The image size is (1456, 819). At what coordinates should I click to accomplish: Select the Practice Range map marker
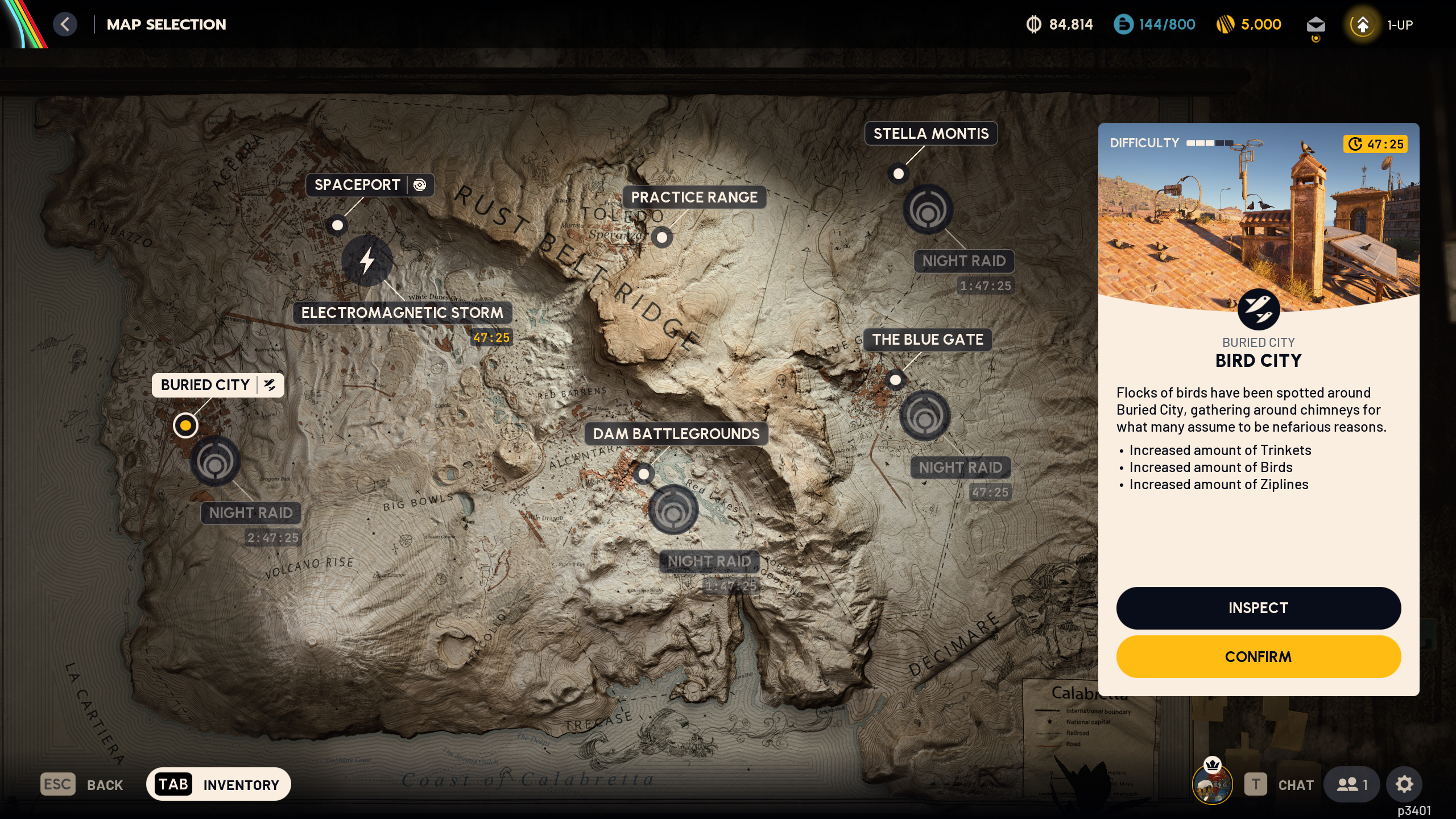pyautogui.click(x=663, y=237)
